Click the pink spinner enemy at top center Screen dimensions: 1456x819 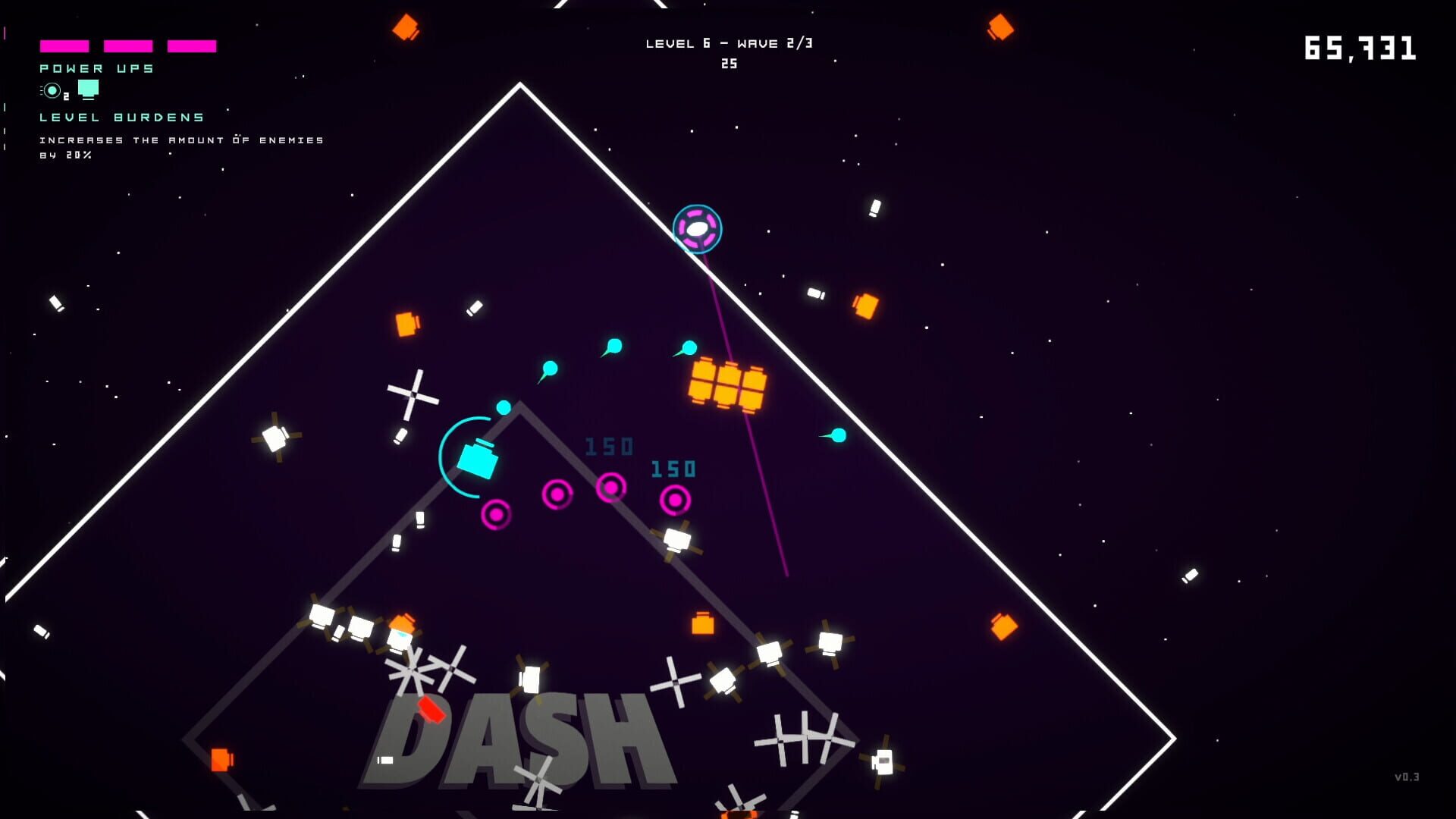(697, 228)
